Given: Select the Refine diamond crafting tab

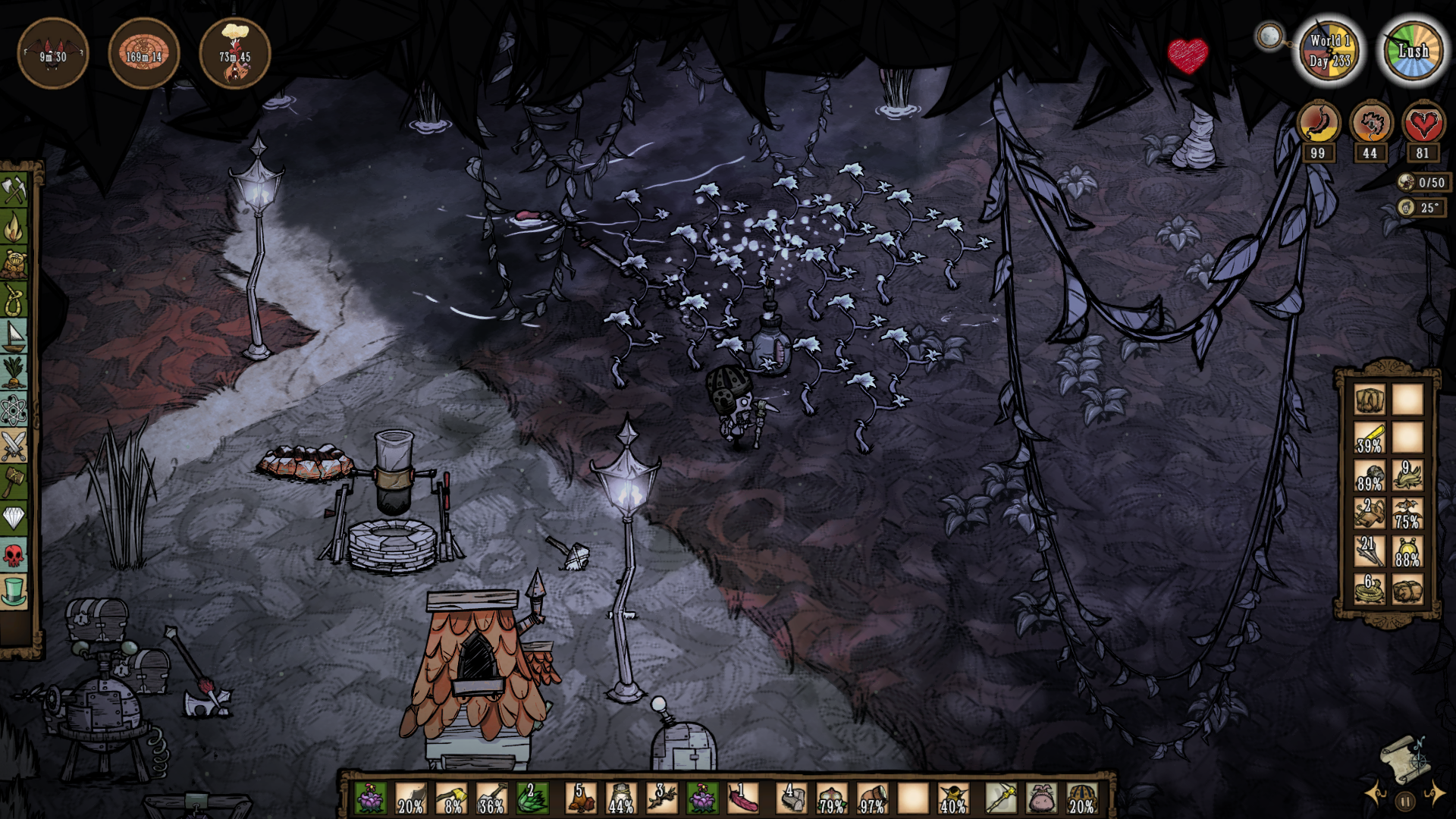Looking at the screenshot, I should [x=14, y=519].
